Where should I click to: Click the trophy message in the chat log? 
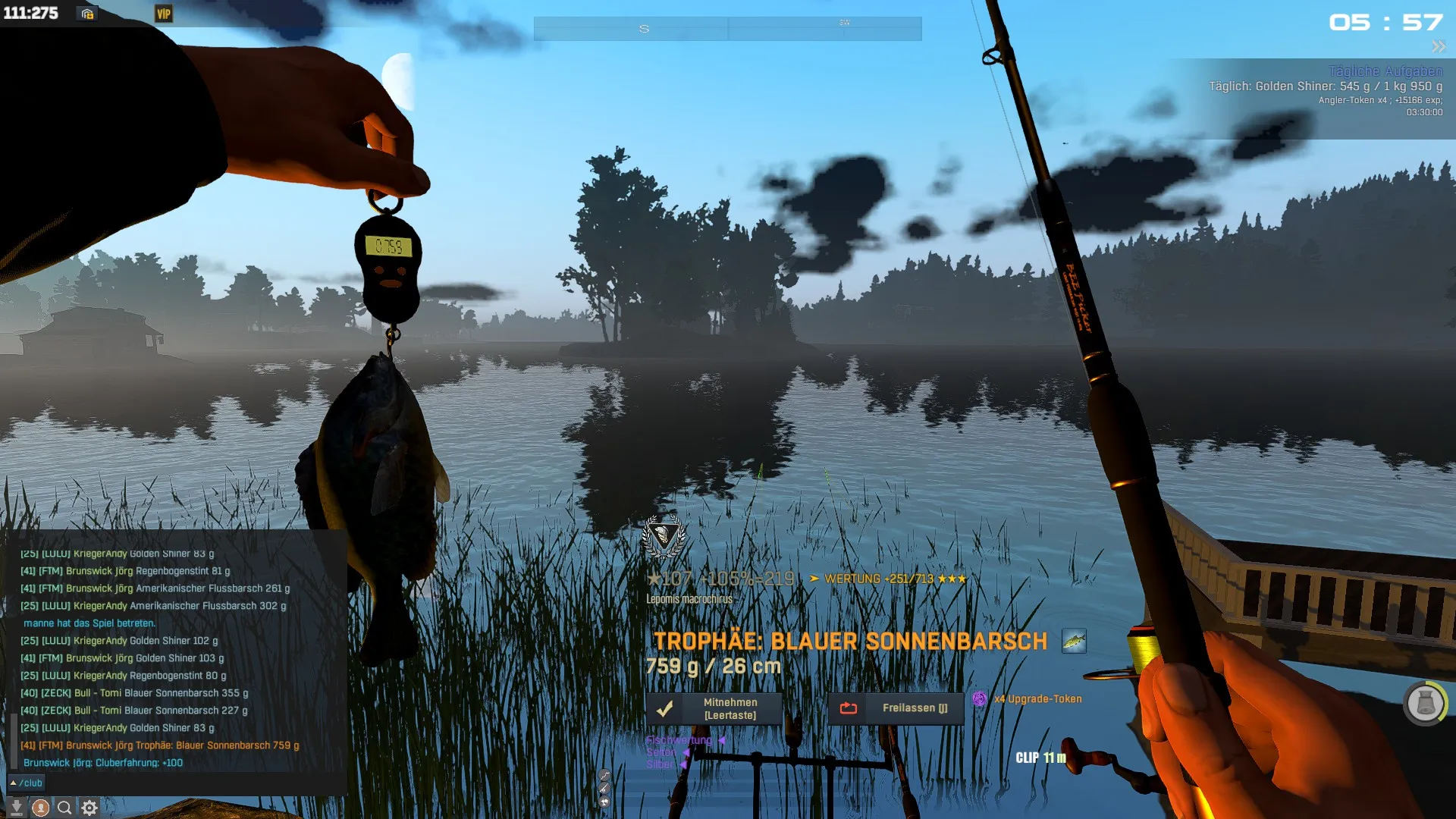pos(160,745)
